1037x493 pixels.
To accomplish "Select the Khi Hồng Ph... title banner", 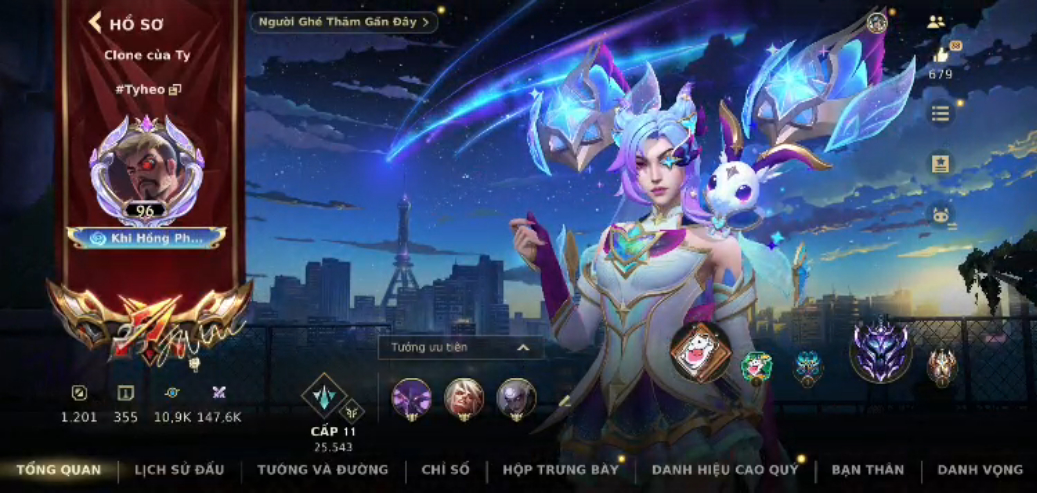I will 146,238.
